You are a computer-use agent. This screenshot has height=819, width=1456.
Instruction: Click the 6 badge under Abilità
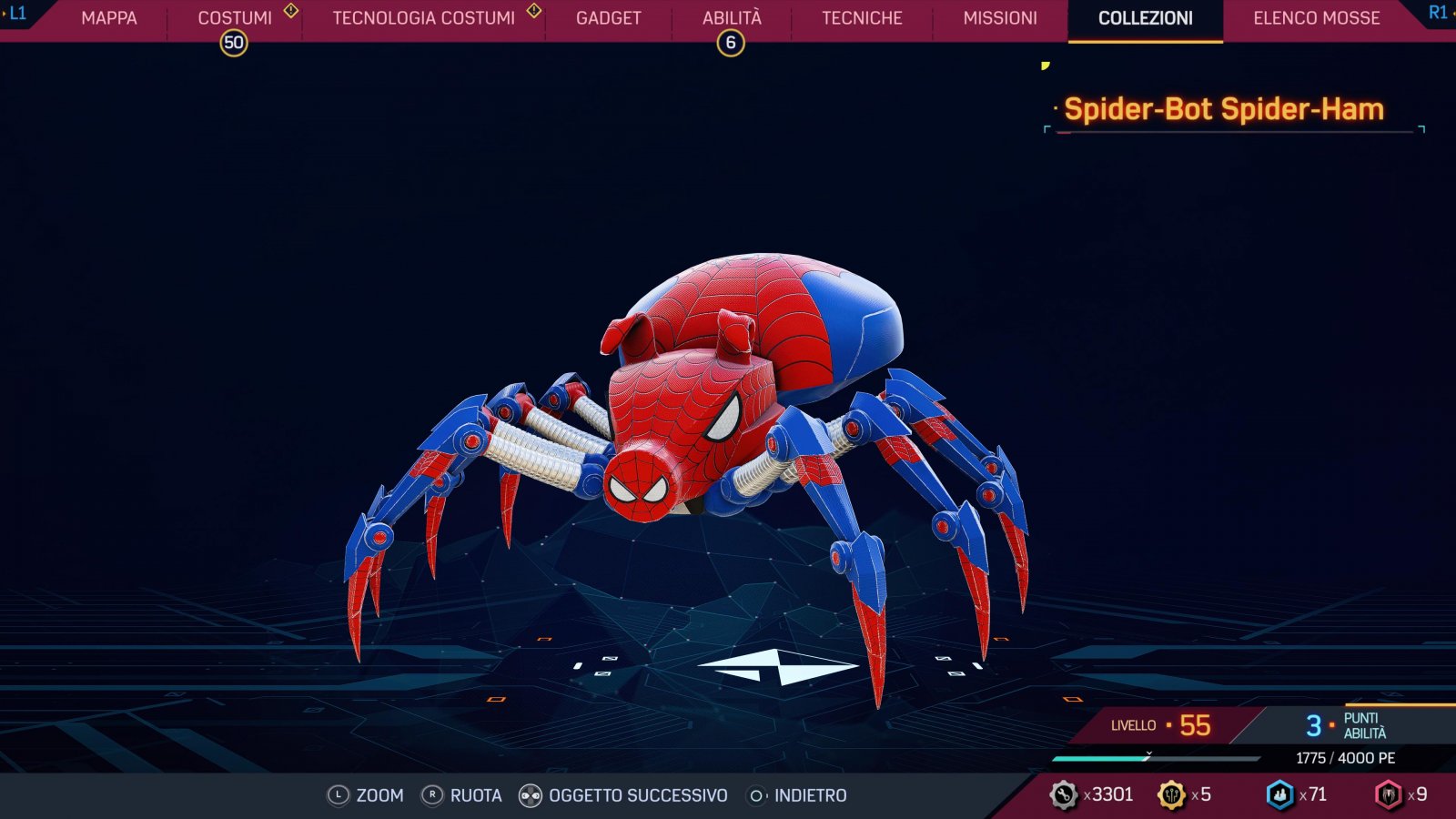pyautogui.click(x=733, y=42)
